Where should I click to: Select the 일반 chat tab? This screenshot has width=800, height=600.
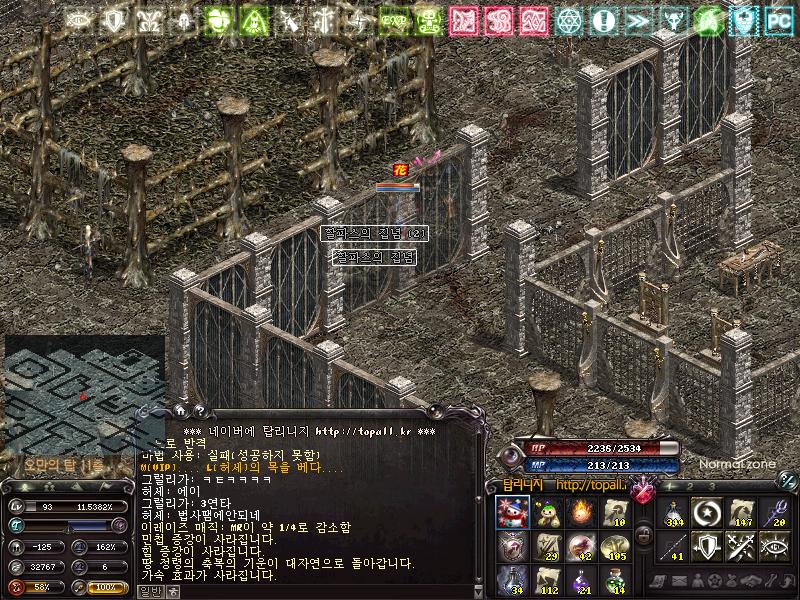click(x=149, y=592)
